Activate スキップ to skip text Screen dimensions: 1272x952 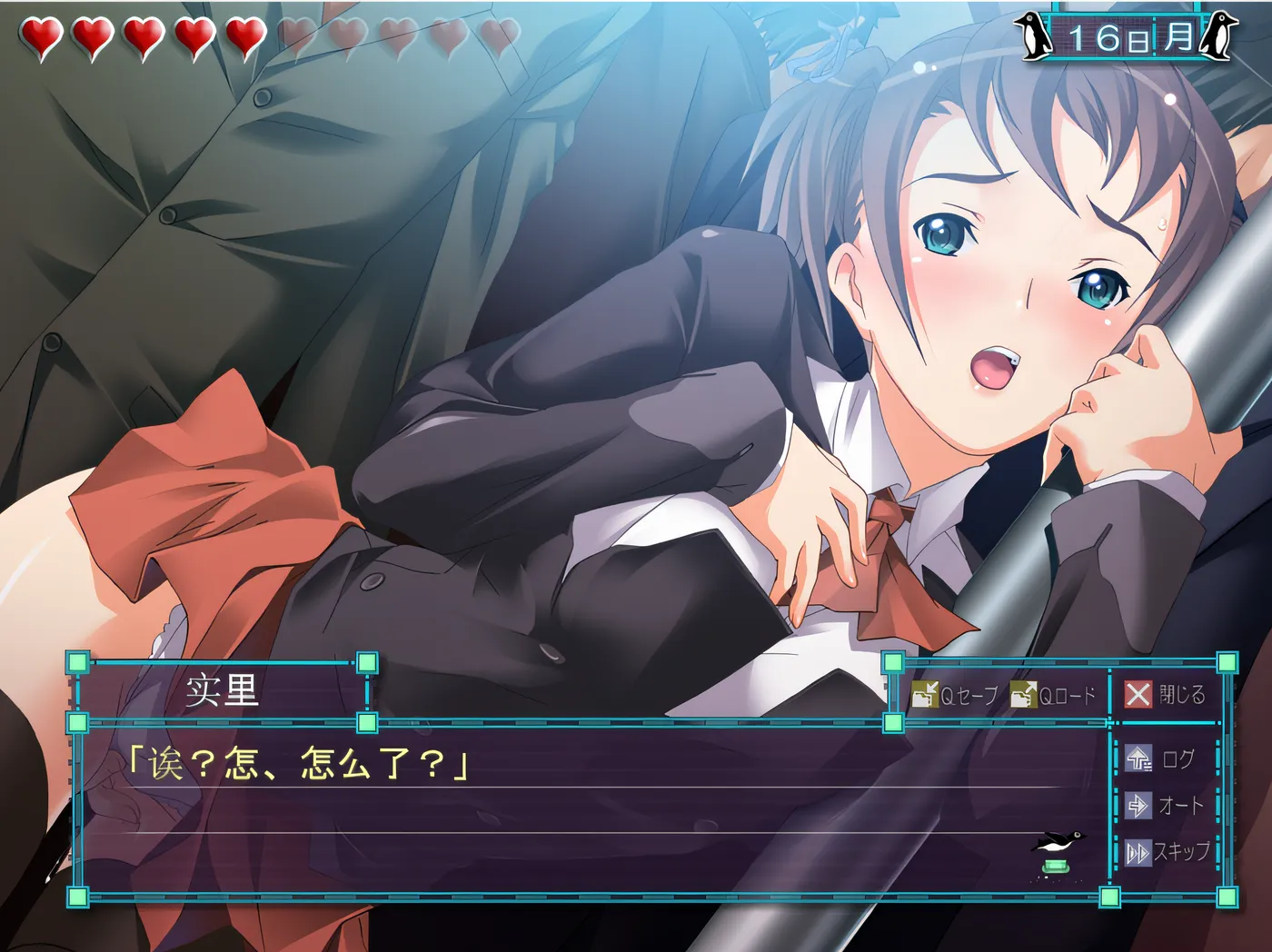(x=1168, y=852)
